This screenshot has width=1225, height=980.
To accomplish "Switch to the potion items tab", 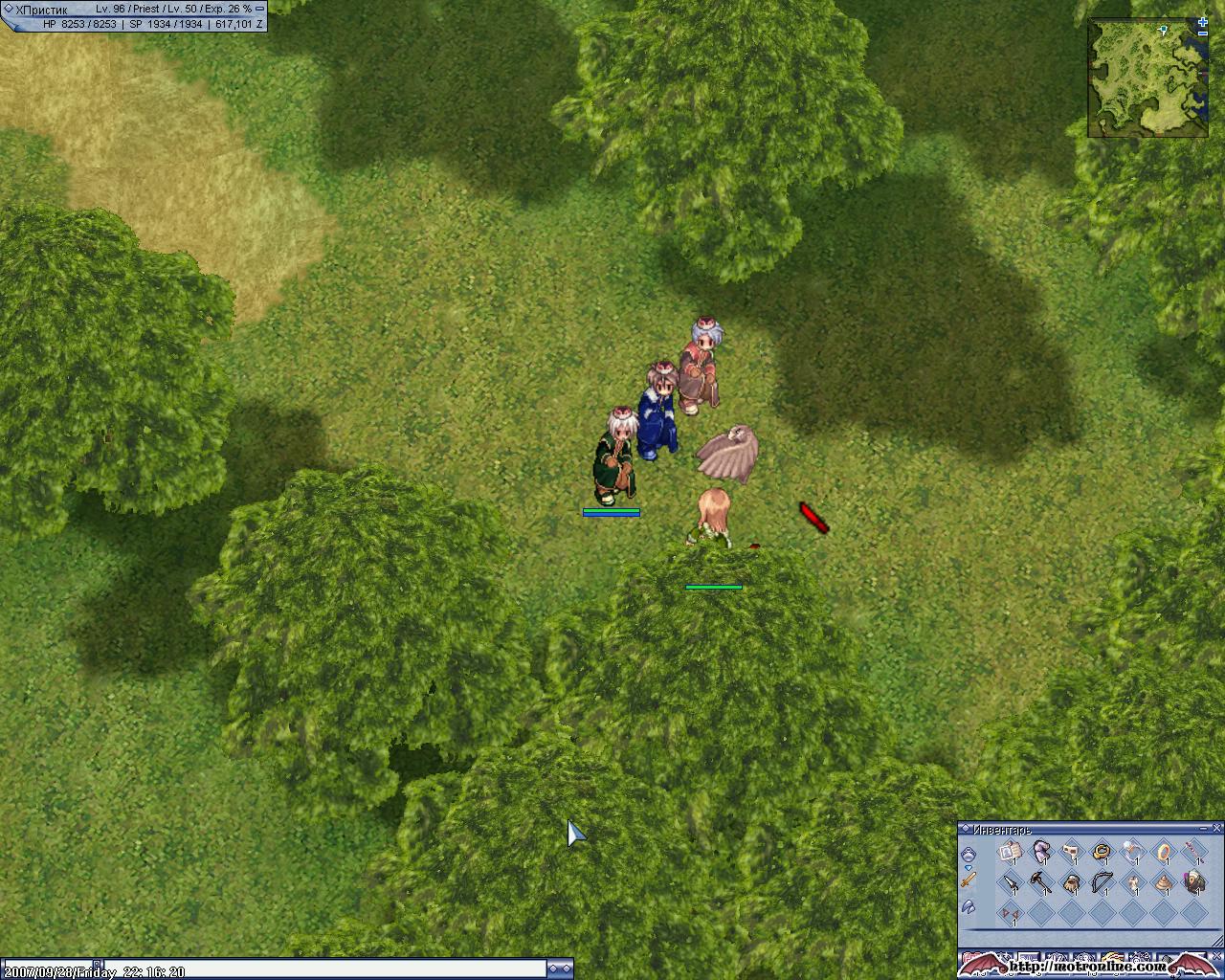I will (x=969, y=854).
